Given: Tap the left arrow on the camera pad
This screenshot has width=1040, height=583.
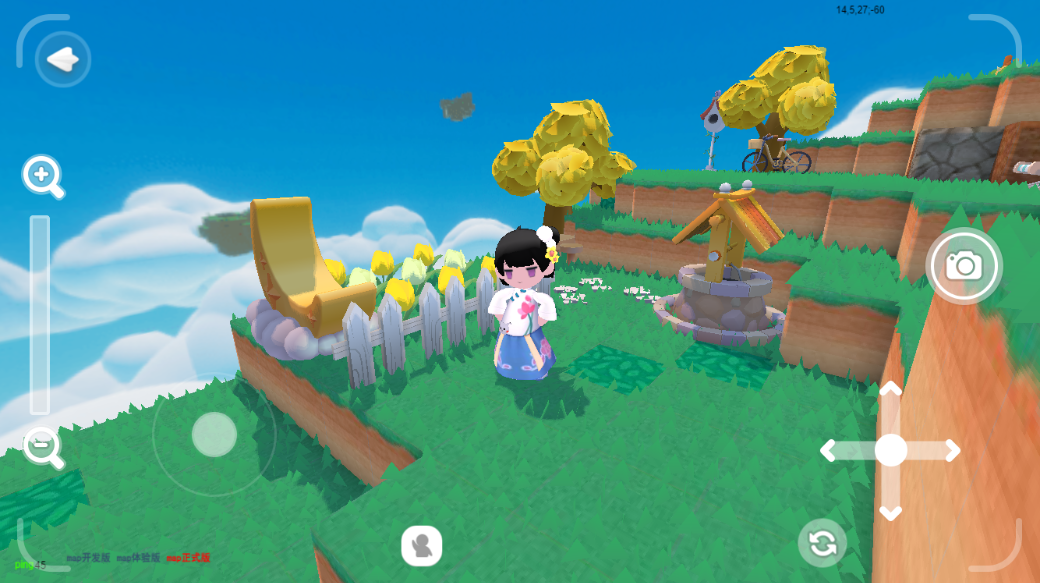Looking at the screenshot, I should point(831,451).
